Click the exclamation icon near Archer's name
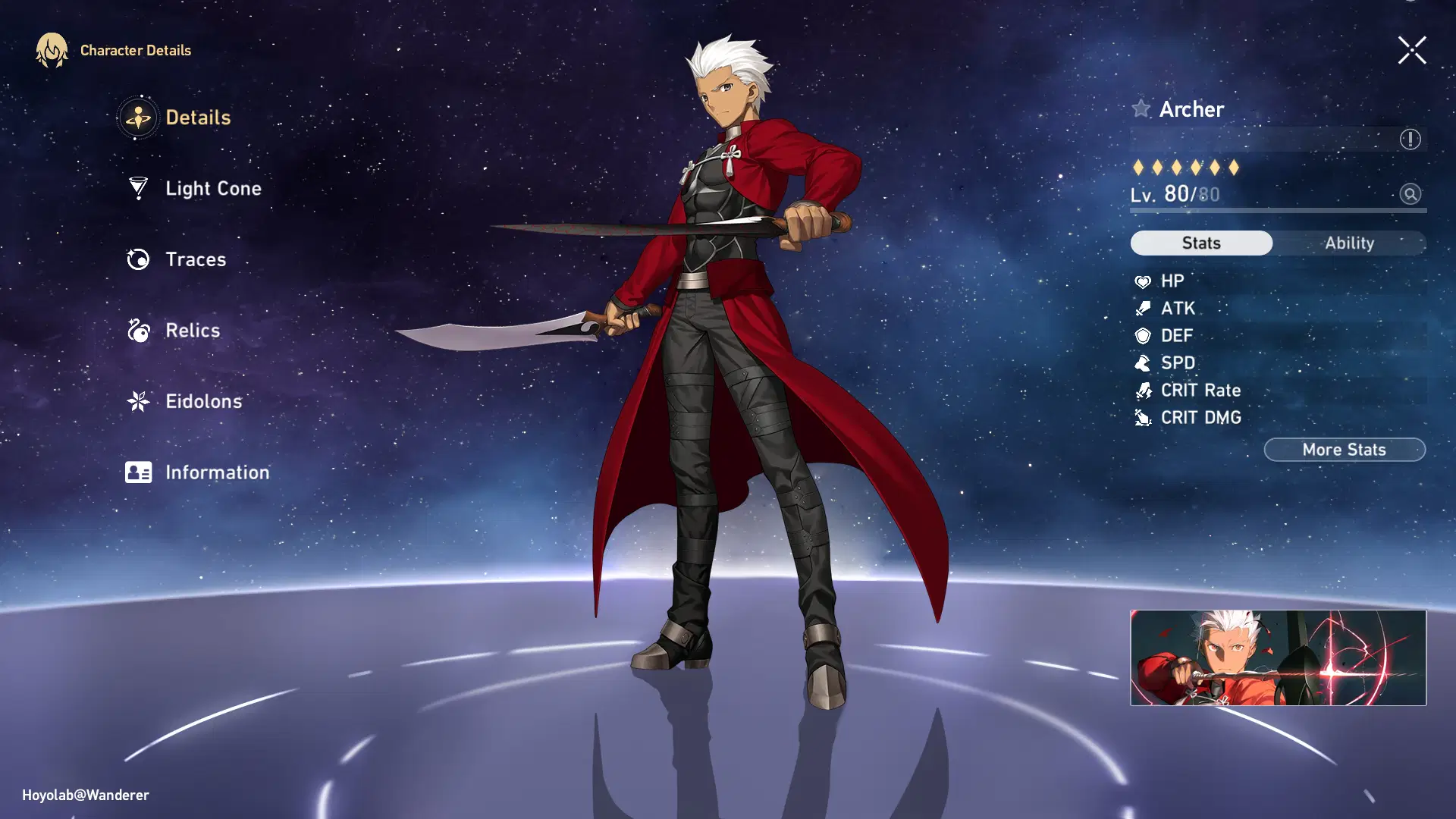This screenshot has height=819, width=1456. [1408, 138]
